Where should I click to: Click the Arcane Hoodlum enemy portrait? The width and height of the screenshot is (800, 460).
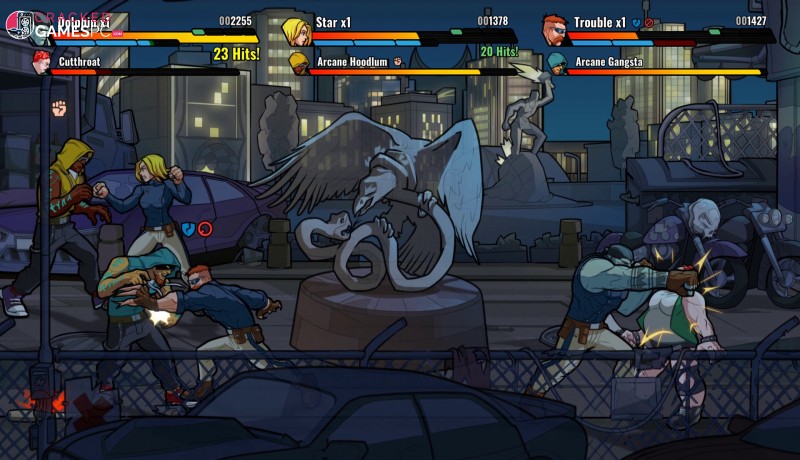point(298,63)
